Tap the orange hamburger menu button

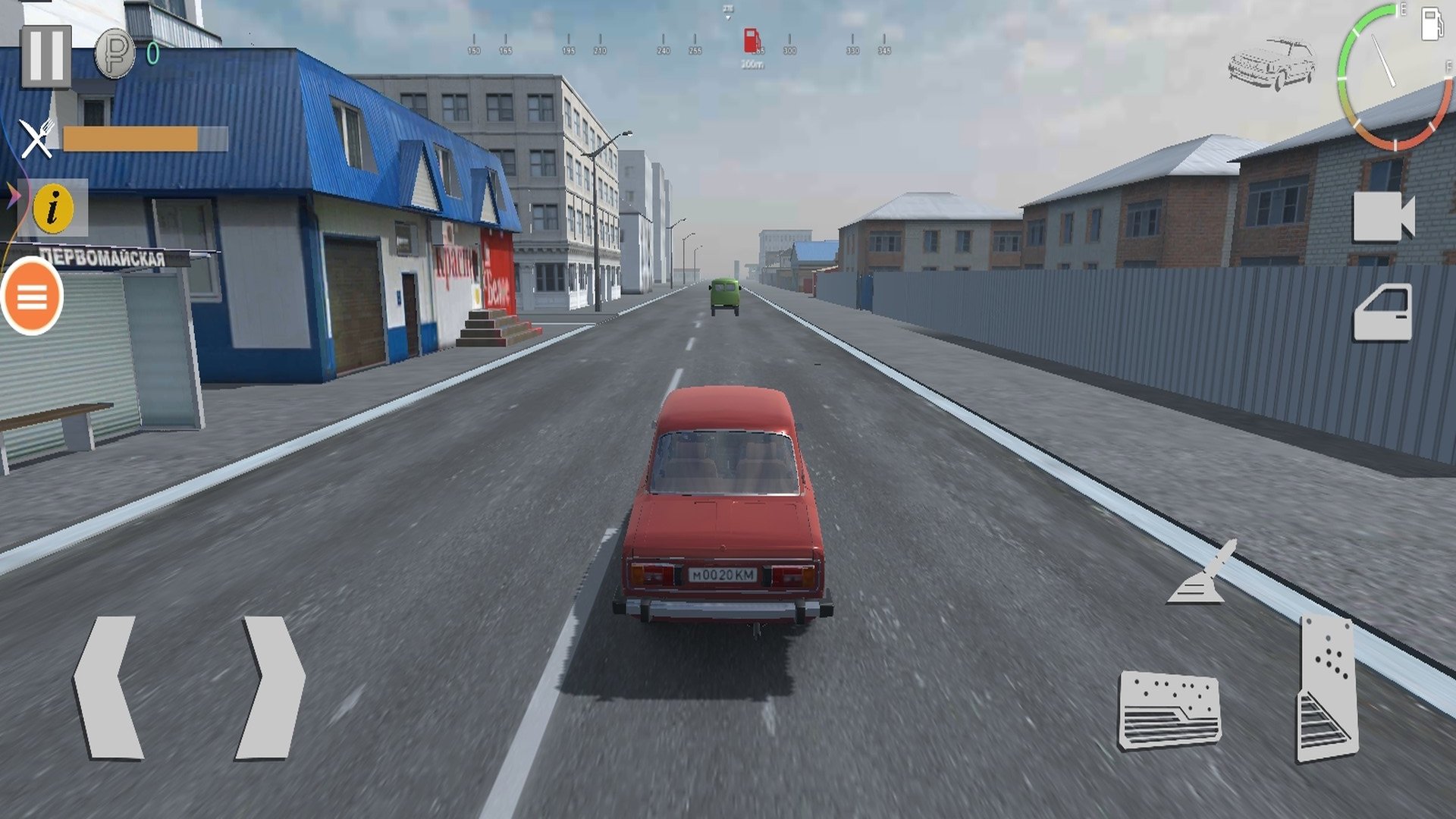click(32, 297)
